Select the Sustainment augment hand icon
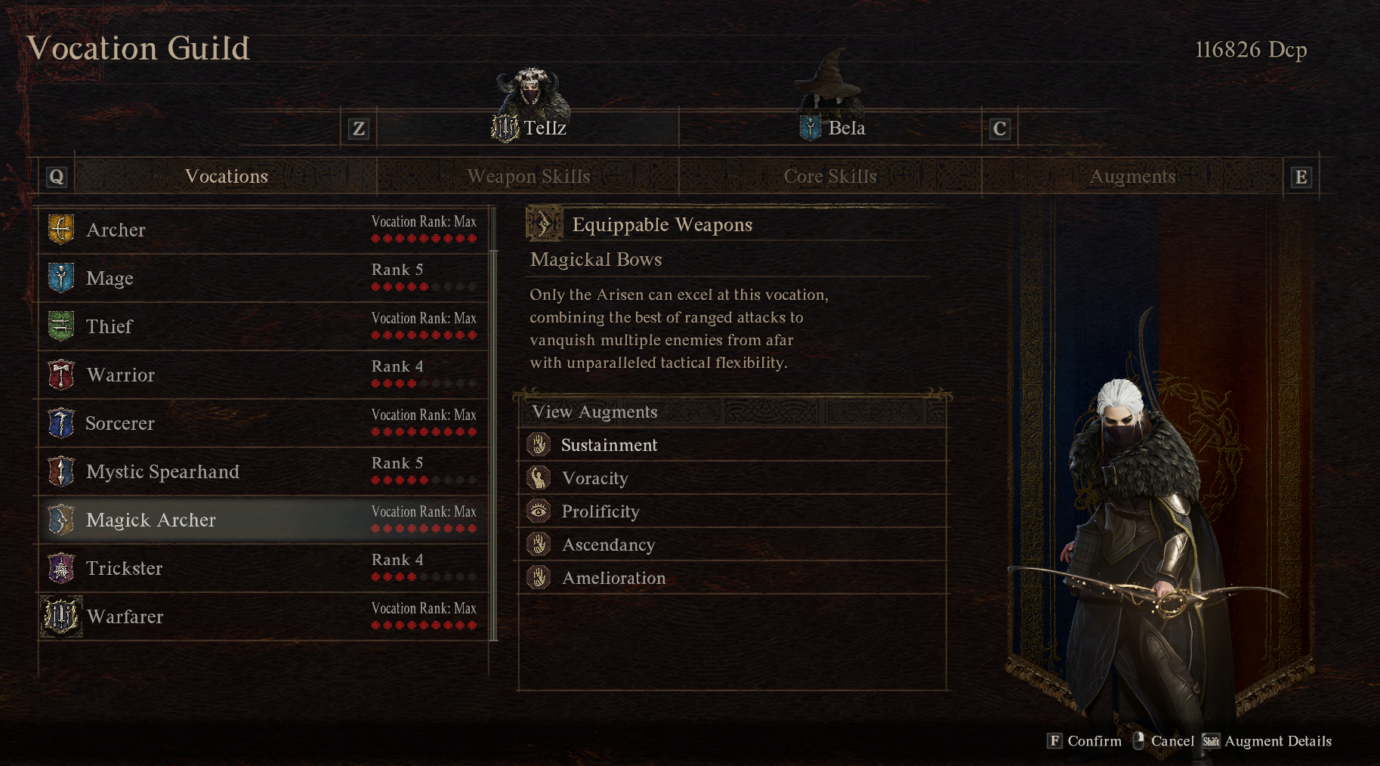This screenshot has height=766, width=1380. point(536,444)
